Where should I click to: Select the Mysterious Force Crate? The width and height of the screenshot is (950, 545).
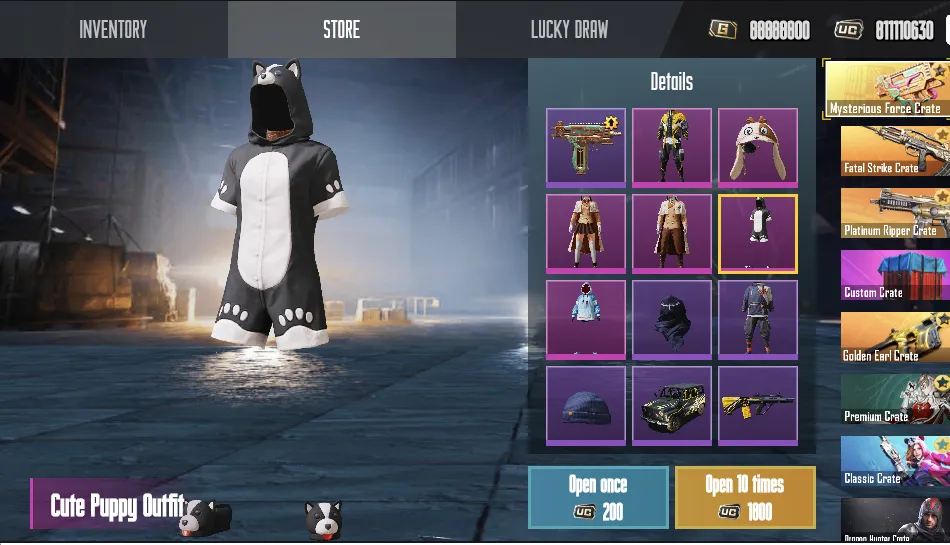pos(886,89)
